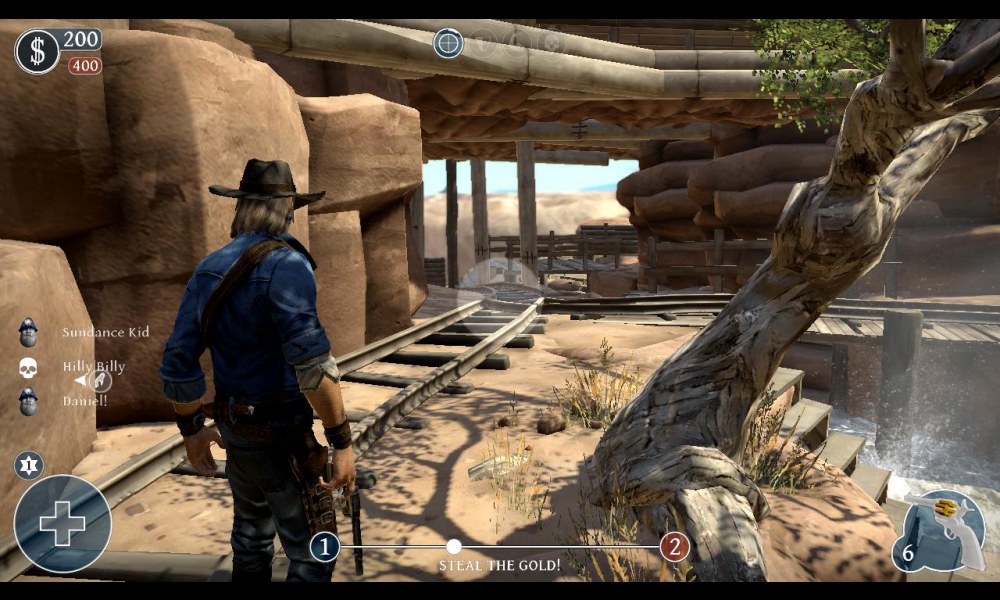Pick Daniel! from the player list
Screen dimensions: 1000x600
[x=84, y=400]
